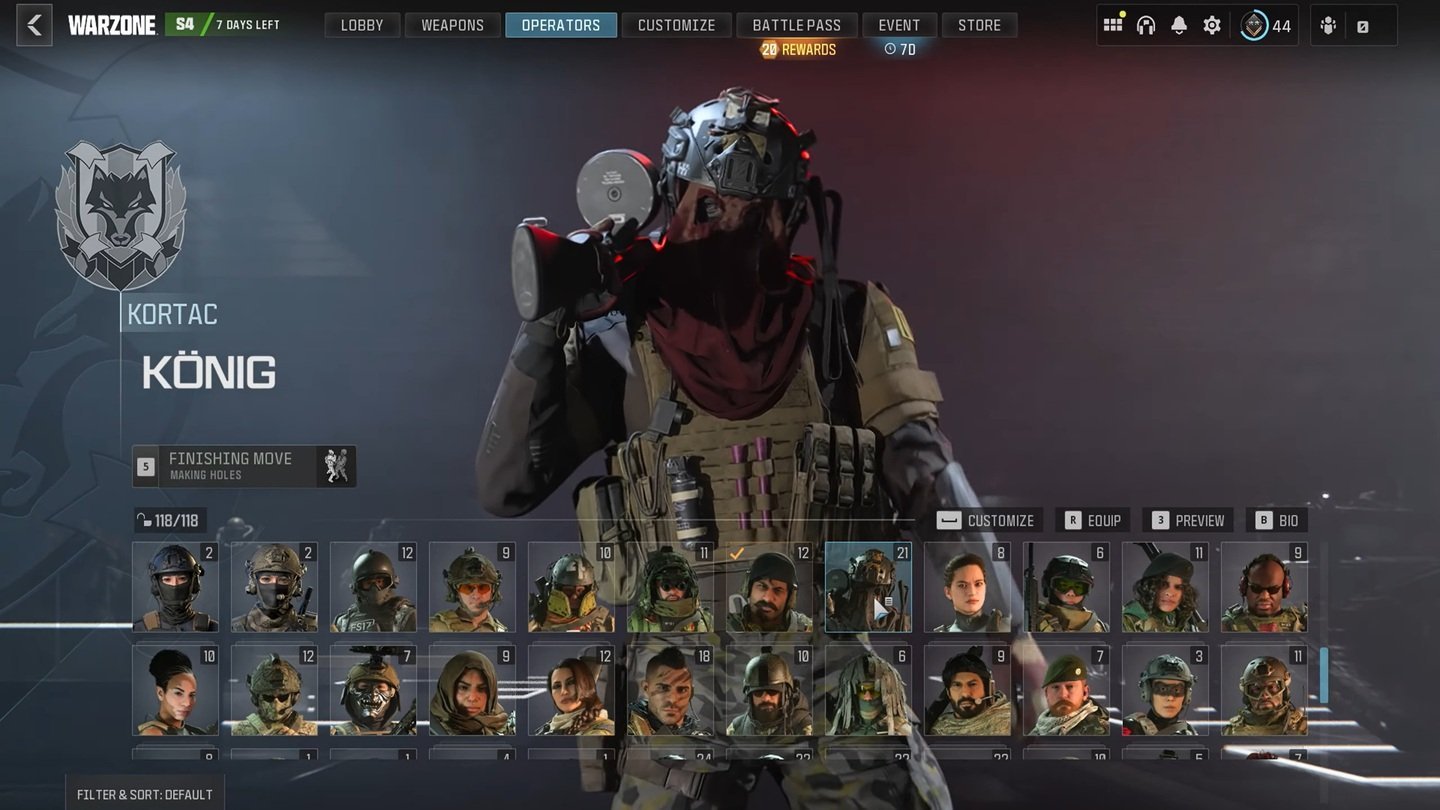1440x810 pixels.
Task: Preview the selected operator
Action: pos(1188,520)
